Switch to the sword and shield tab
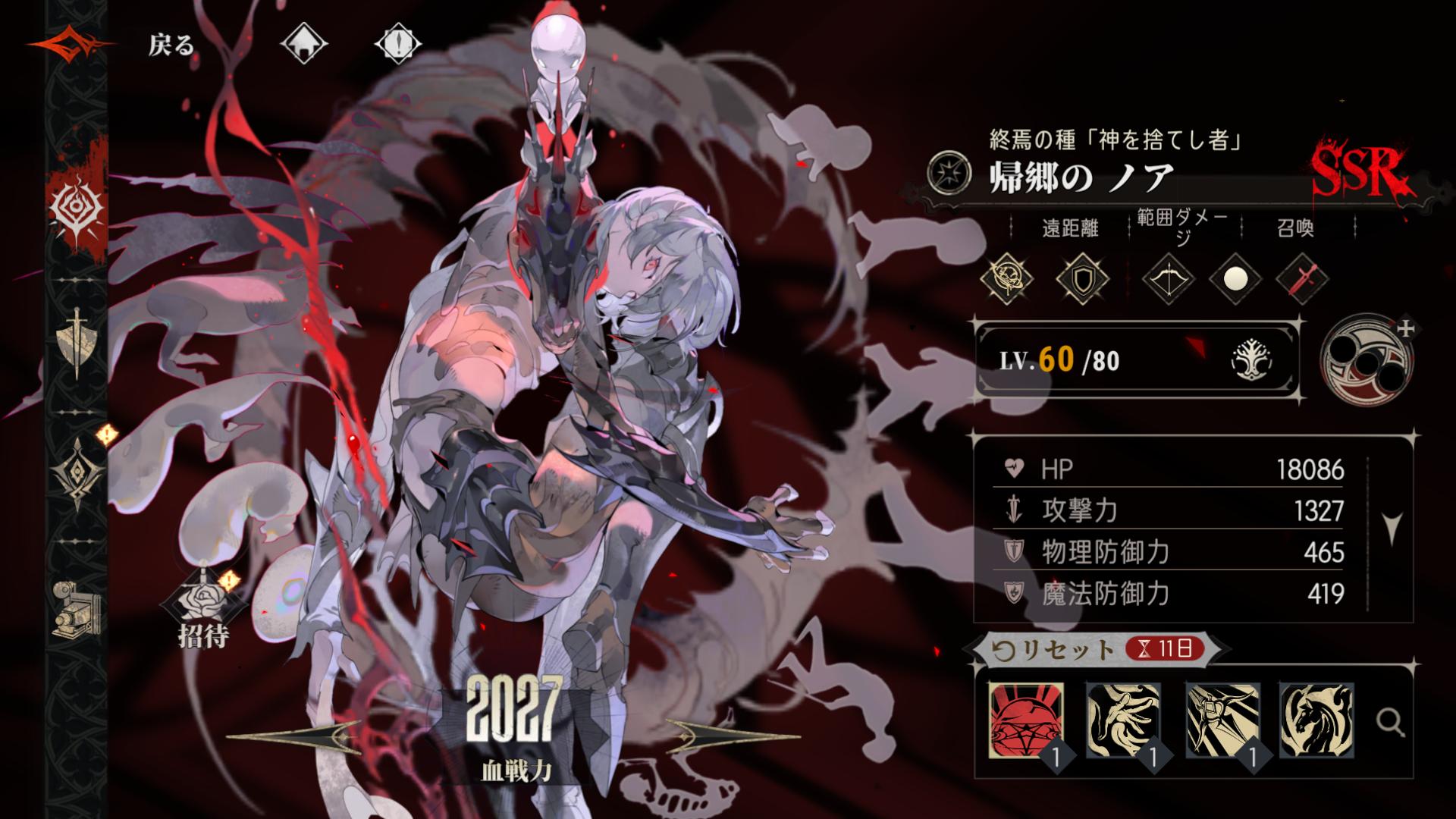Image resolution: width=1456 pixels, height=819 pixels. pos(77,343)
